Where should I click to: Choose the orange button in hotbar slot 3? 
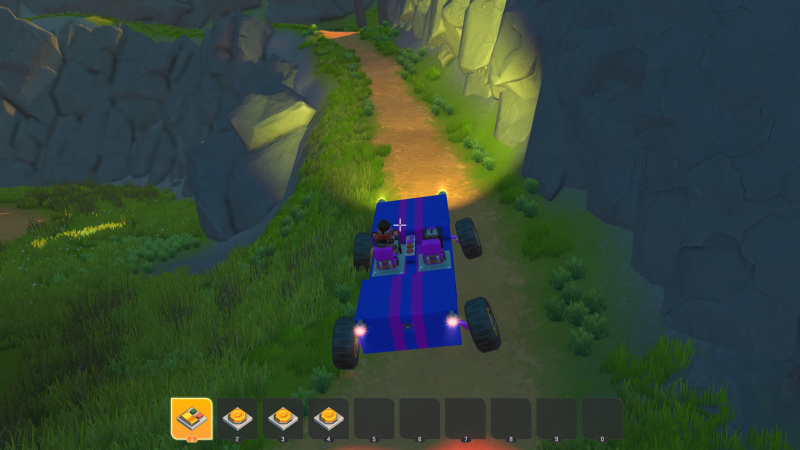point(283,417)
